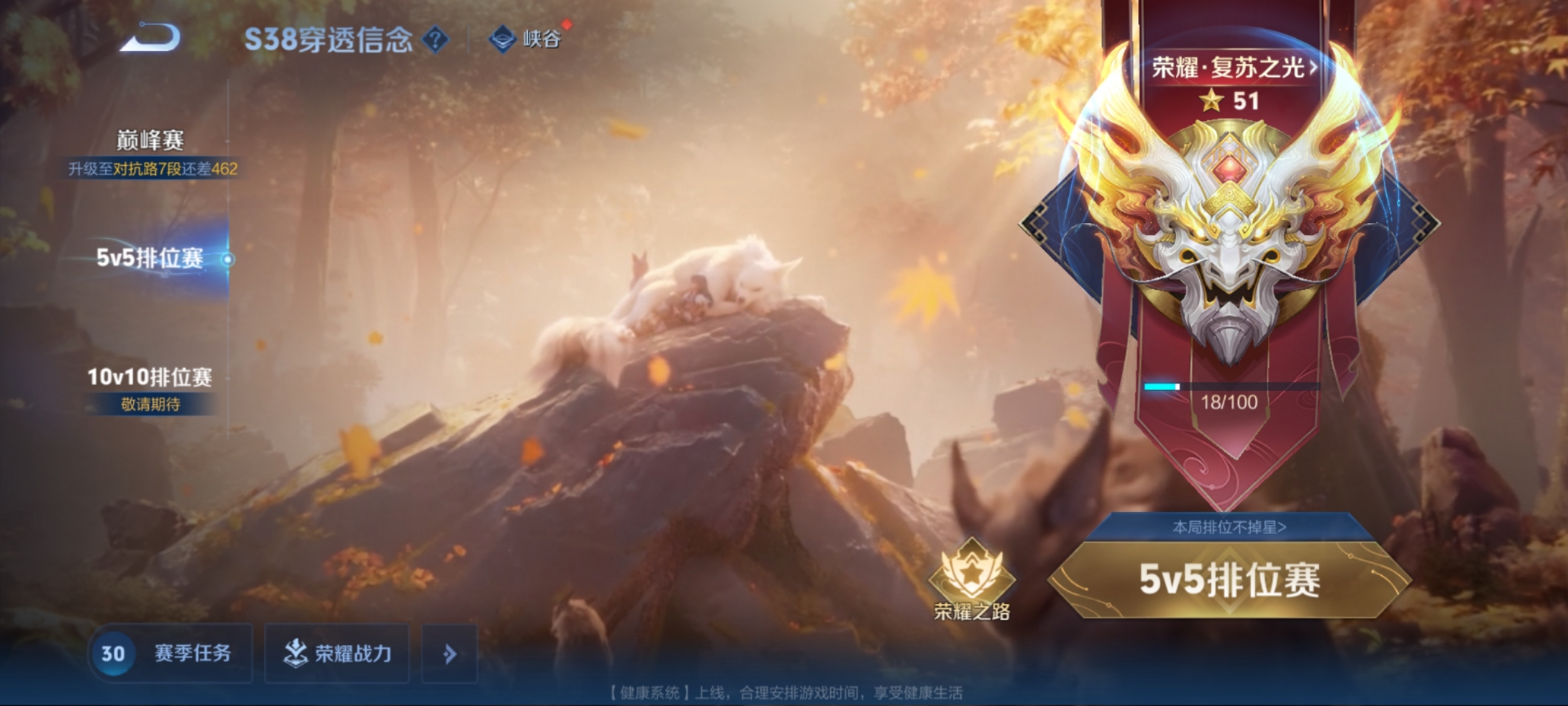Switch to the 巅峰赛 tab
This screenshot has width=1568, height=706.
[150, 141]
